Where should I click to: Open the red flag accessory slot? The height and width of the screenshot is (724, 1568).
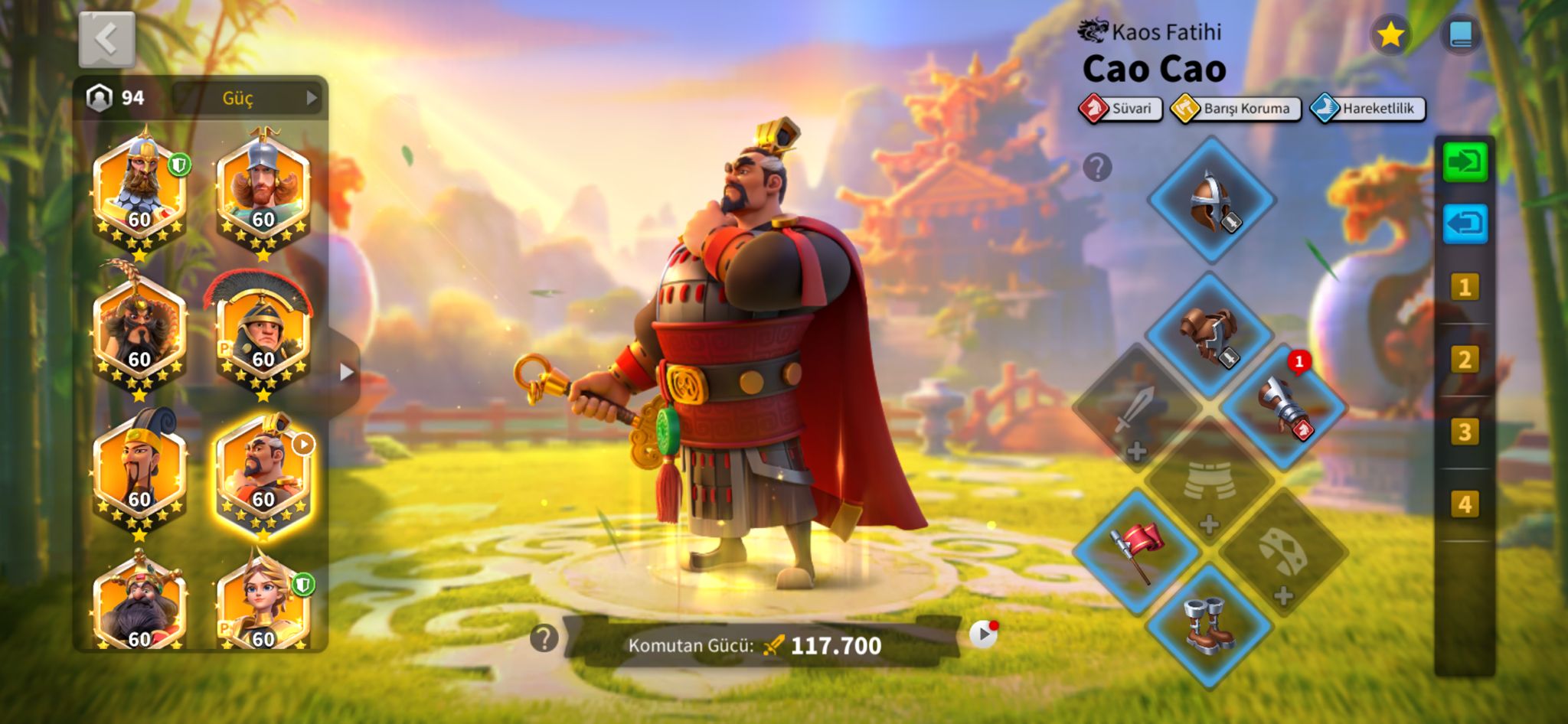1136,551
